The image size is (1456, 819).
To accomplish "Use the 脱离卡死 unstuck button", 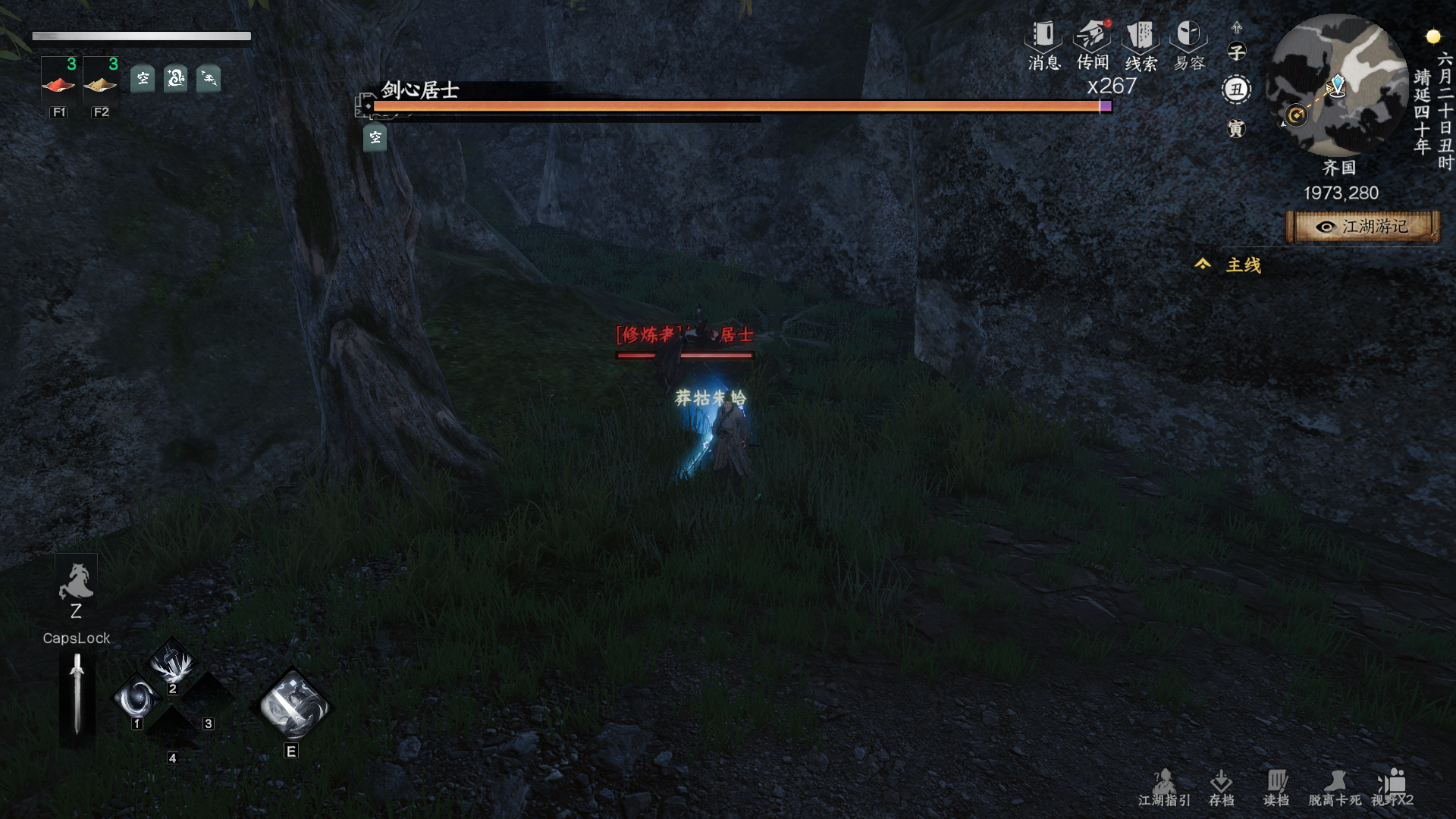I will [x=1335, y=788].
